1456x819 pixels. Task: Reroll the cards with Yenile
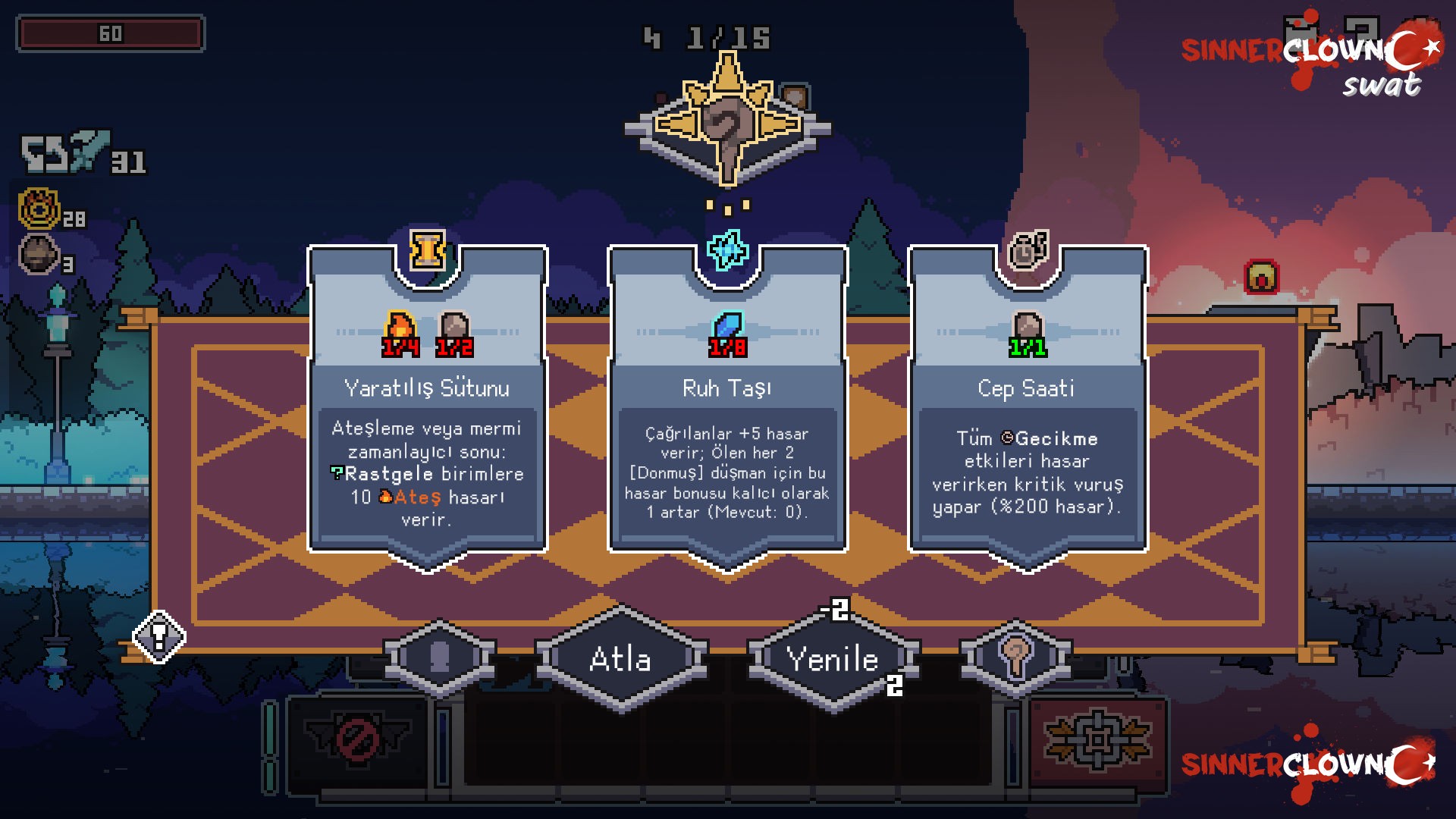point(833,659)
